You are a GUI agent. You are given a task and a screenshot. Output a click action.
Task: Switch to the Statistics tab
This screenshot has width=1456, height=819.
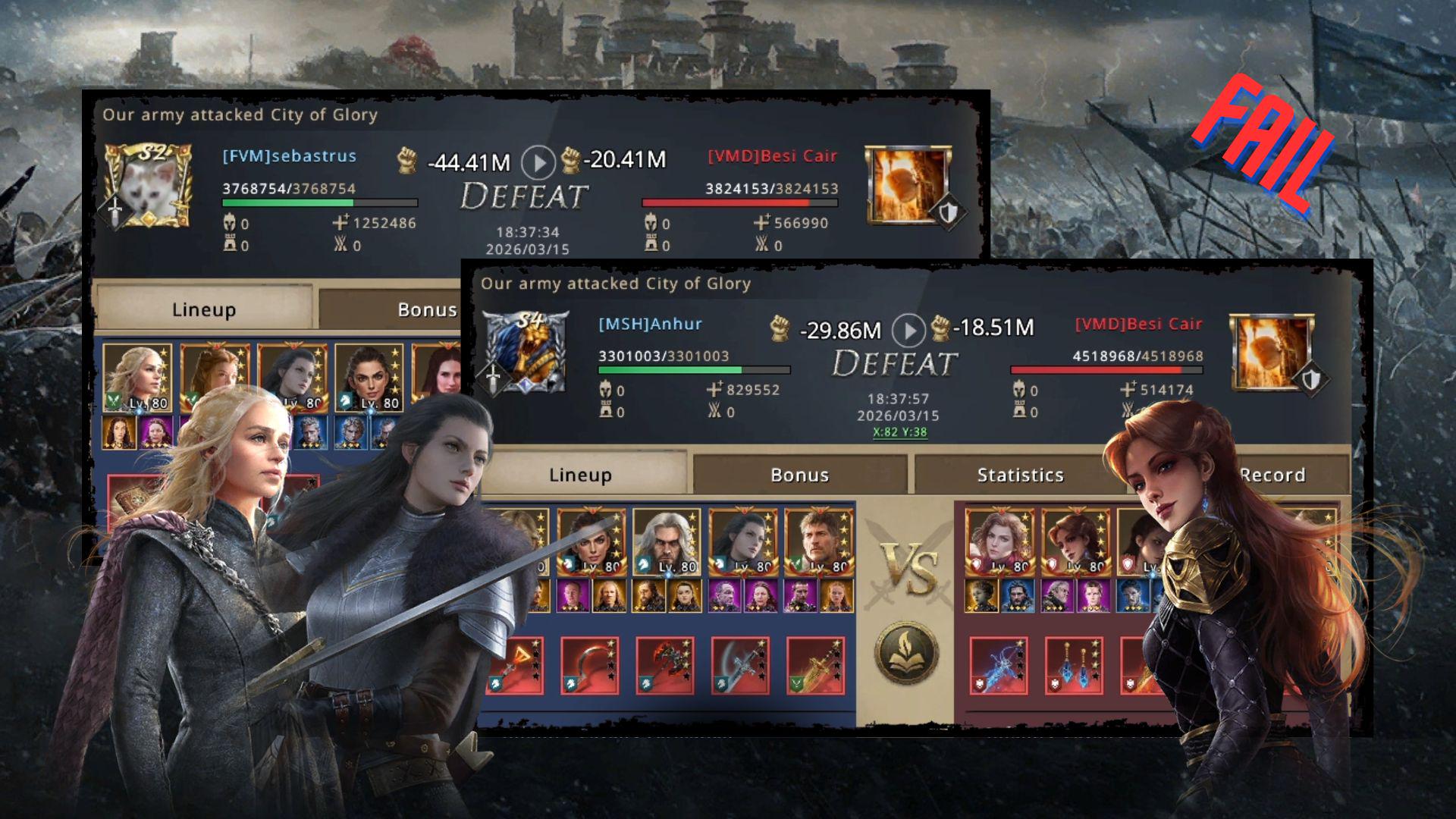pos(1020,475)
